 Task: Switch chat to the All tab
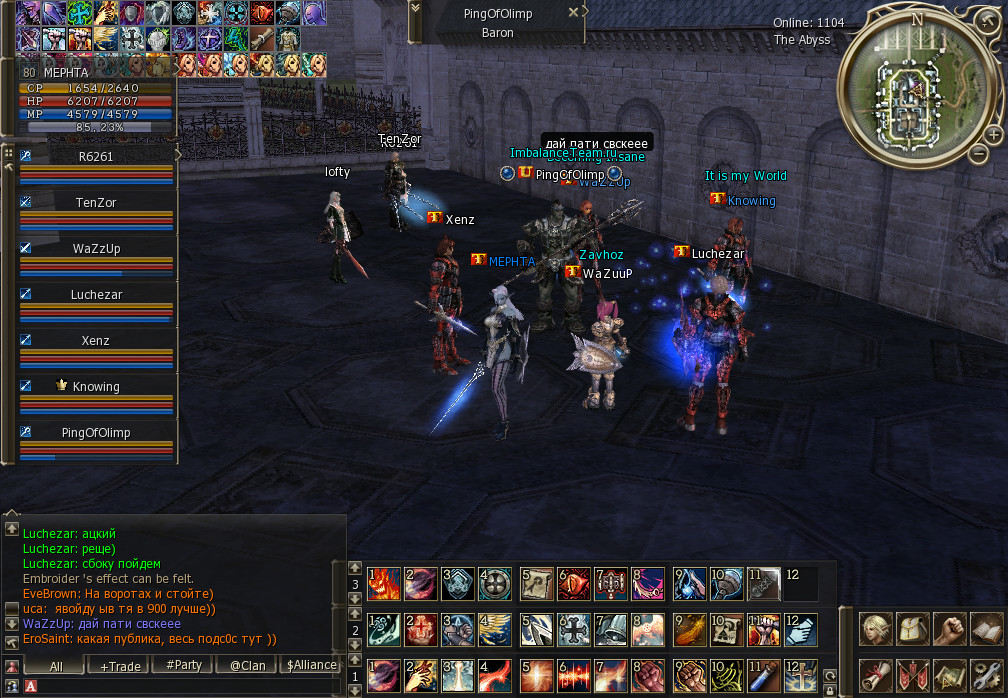(56, 665)
